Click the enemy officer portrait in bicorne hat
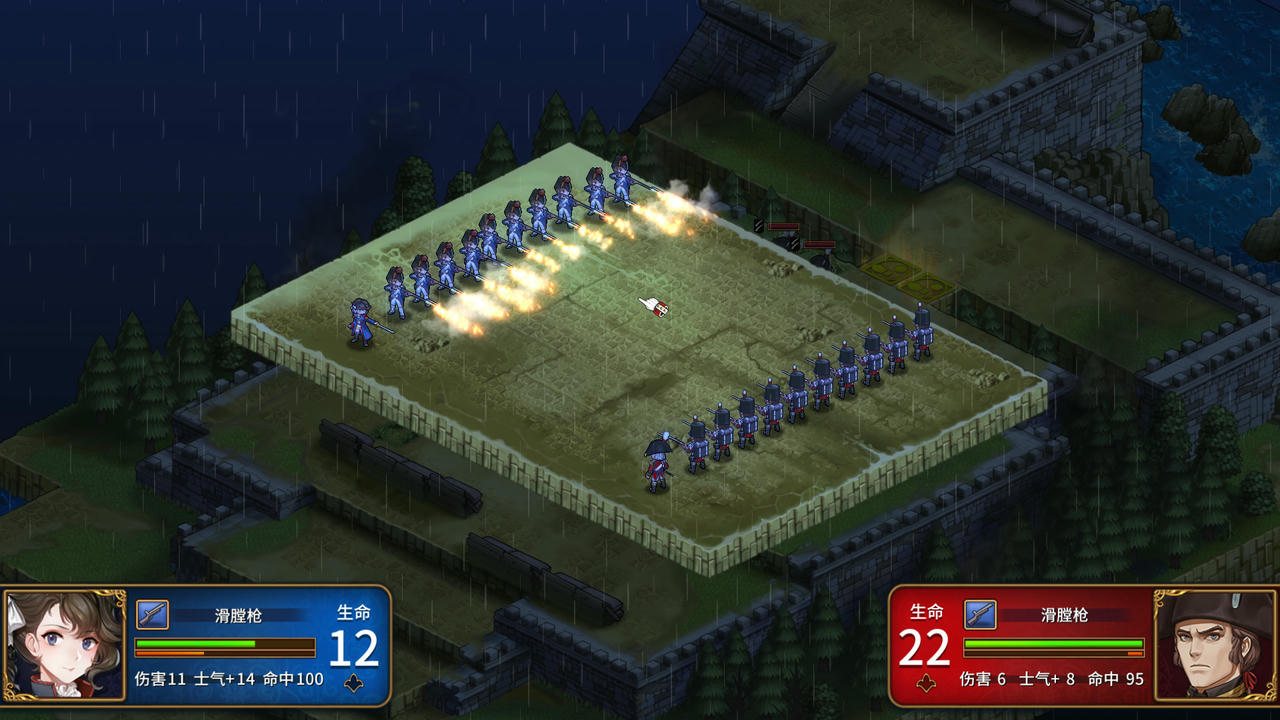The height and width of the screenshot is (720, 1280). click(1213, 645)
